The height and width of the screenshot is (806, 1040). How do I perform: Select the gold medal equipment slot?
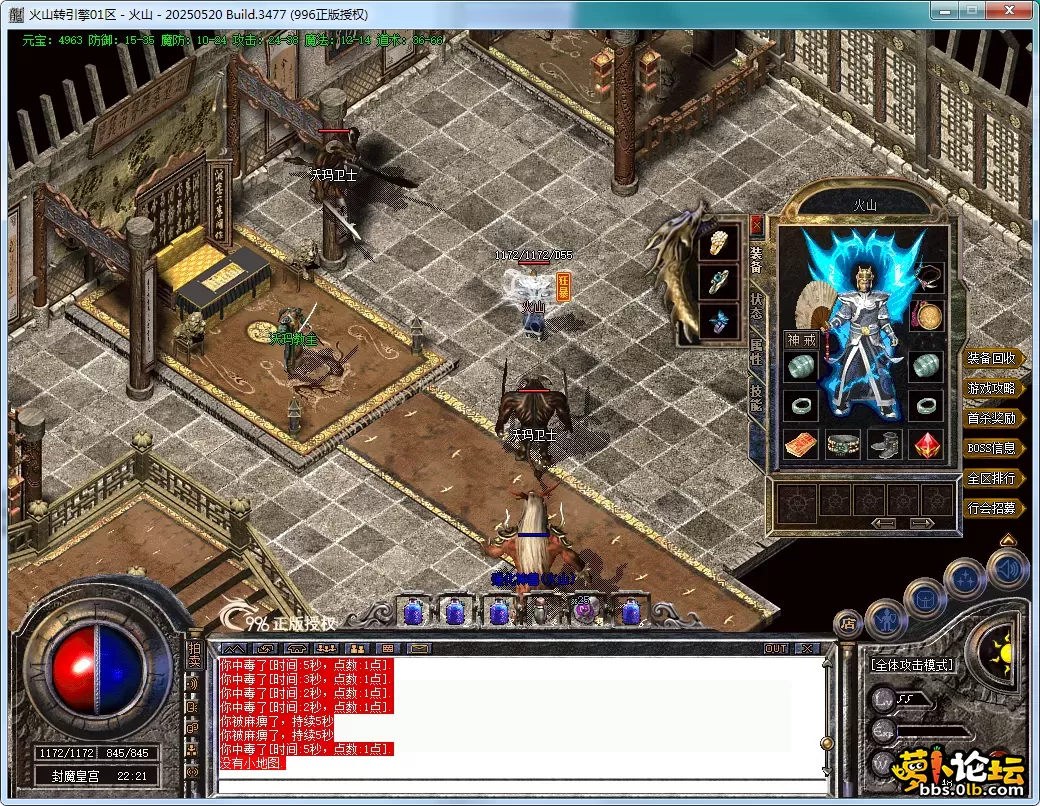coord(929,317)
